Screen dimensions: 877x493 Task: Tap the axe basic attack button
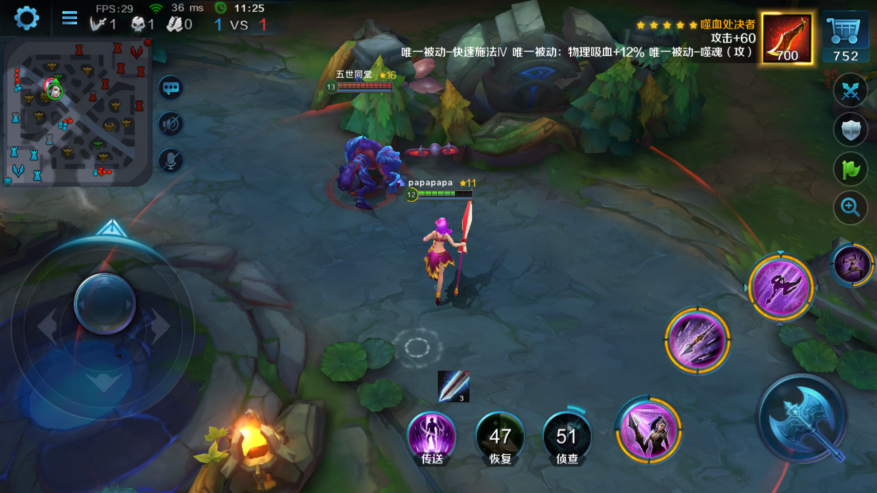[x=802, y=418]
